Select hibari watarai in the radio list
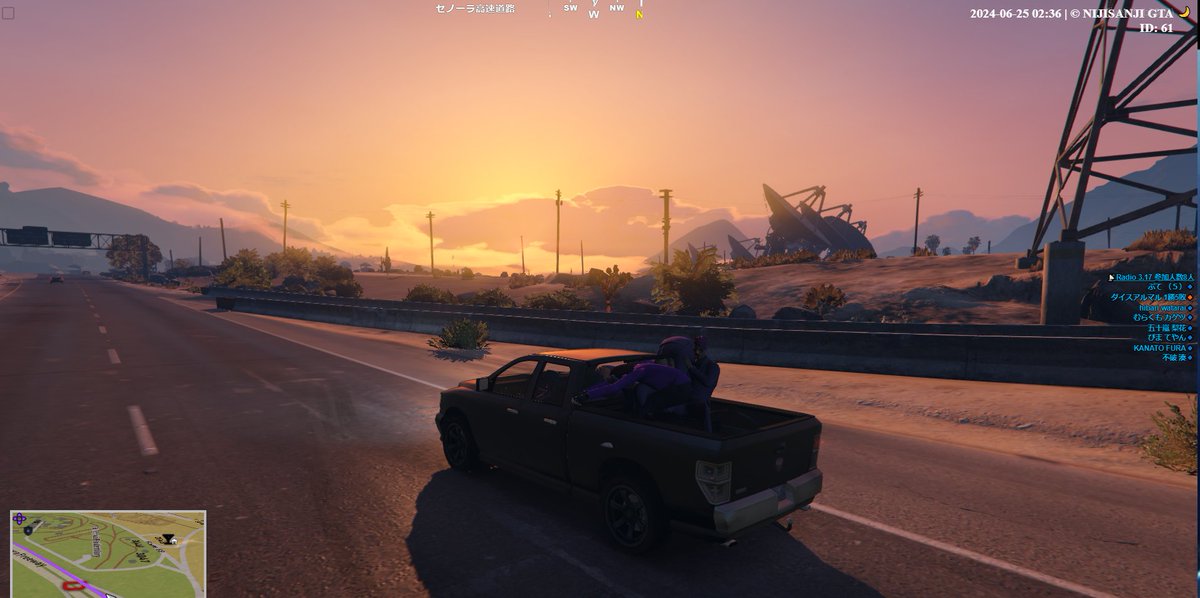 click(1161, 307)
